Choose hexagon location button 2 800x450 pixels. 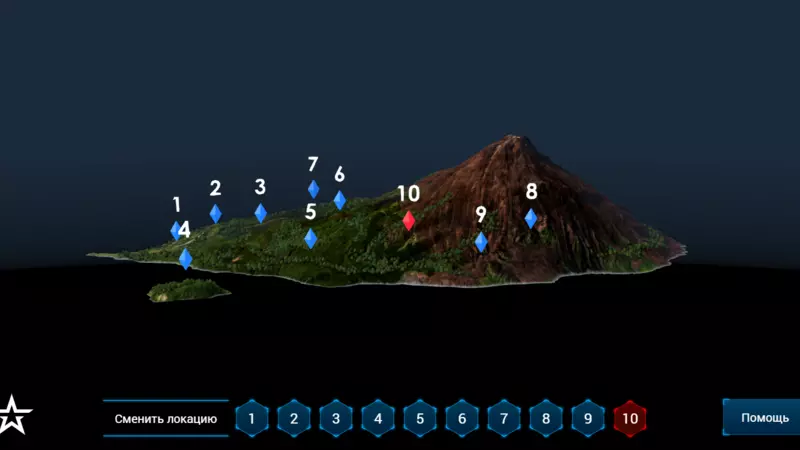pyautogui.click(x=294, y=418)
